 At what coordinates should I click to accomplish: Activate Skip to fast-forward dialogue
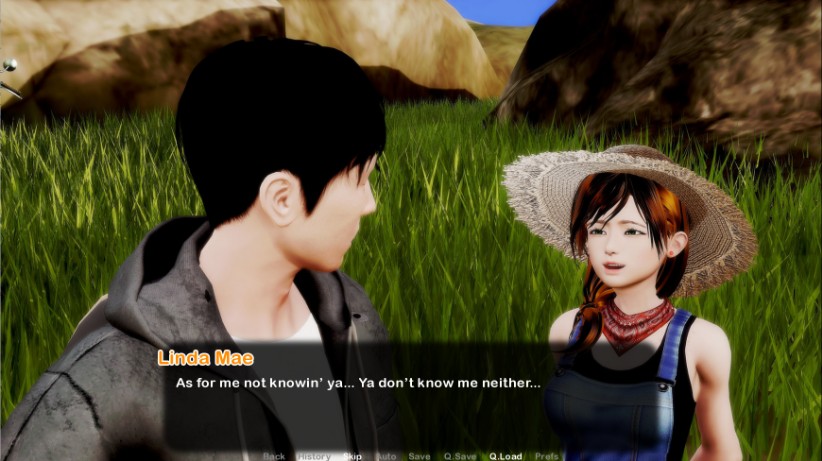click(x=352, y=456)
